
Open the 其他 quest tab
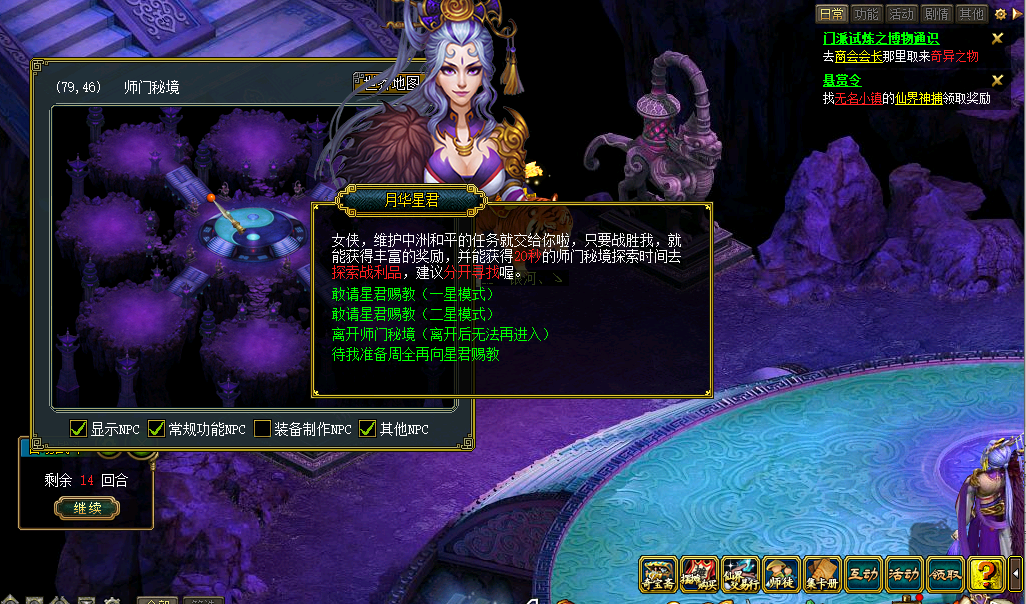coord(970,14)
